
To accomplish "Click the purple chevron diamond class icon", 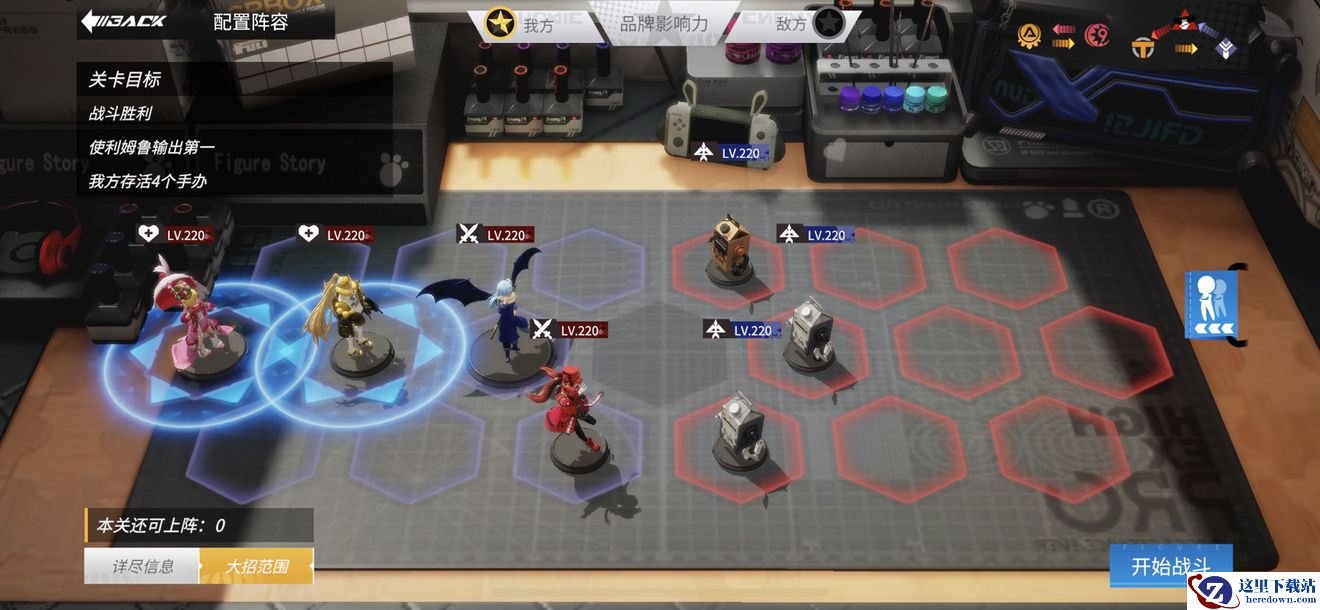I will [x=1226, y=47].
